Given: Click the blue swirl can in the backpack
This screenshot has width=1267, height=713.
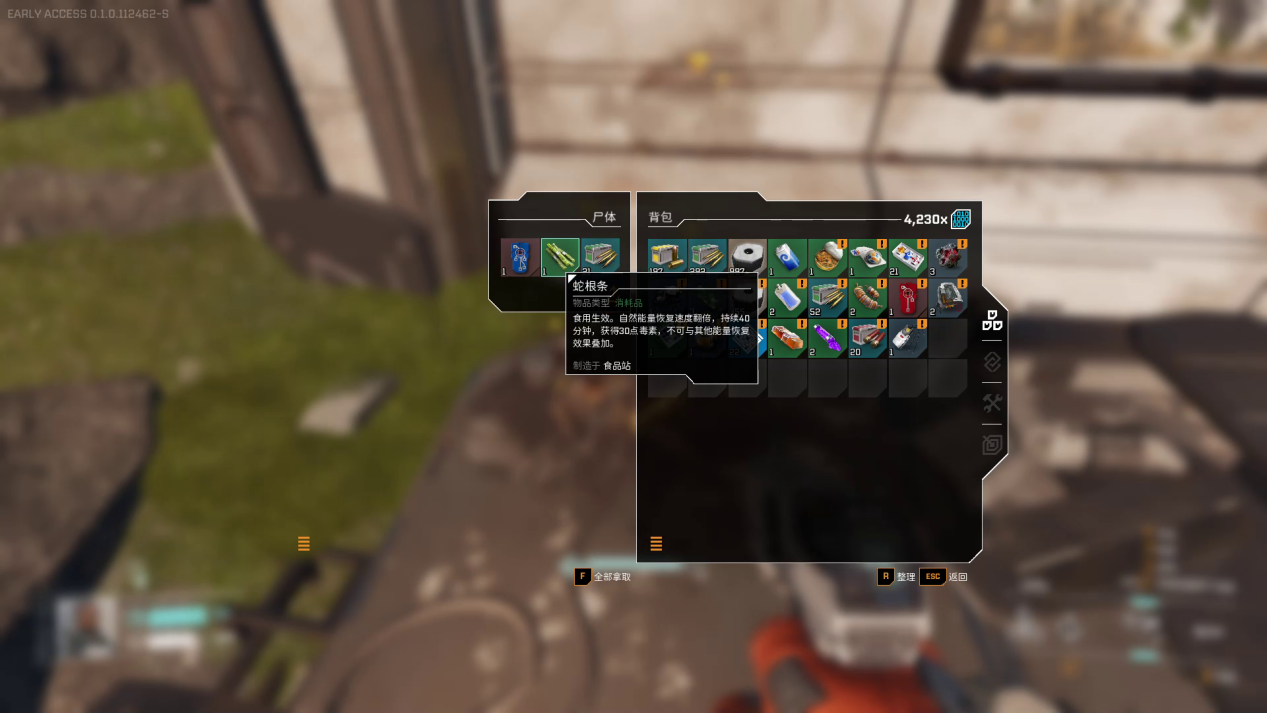Looking at the screenshot, I should [x=787, y=257].
